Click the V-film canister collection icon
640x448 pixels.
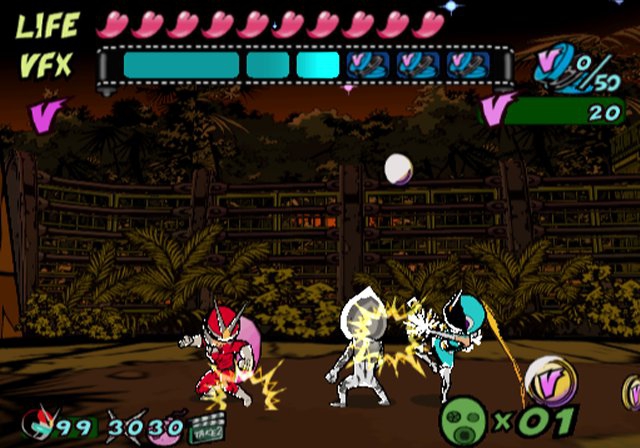[555, 70]
